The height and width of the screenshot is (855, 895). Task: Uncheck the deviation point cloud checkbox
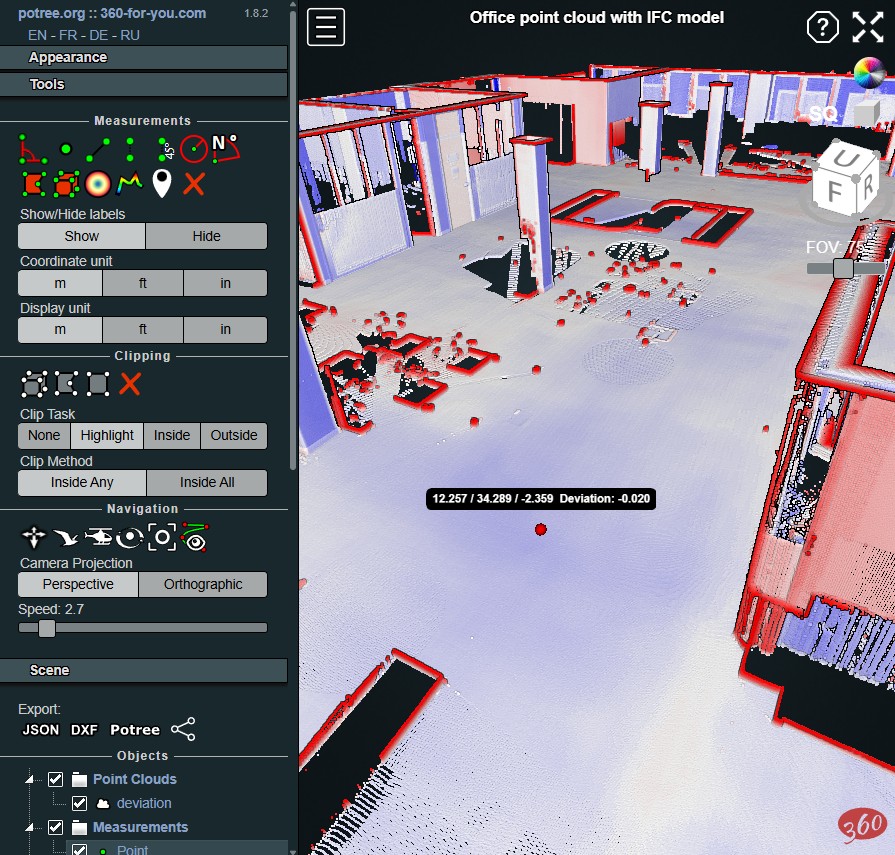click(x=80, y=803)
